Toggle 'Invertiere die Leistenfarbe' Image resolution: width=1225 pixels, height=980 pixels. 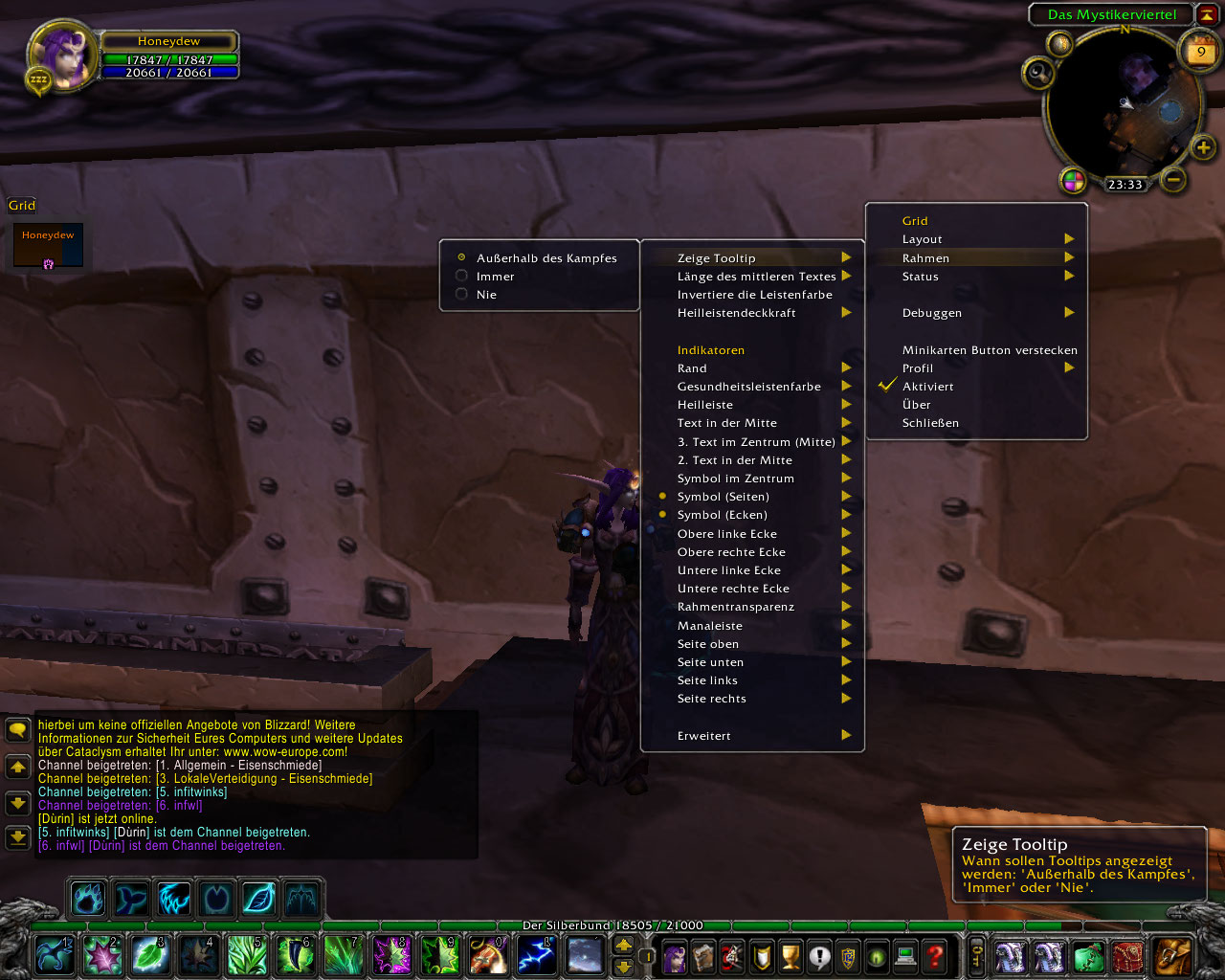(754, 295)
